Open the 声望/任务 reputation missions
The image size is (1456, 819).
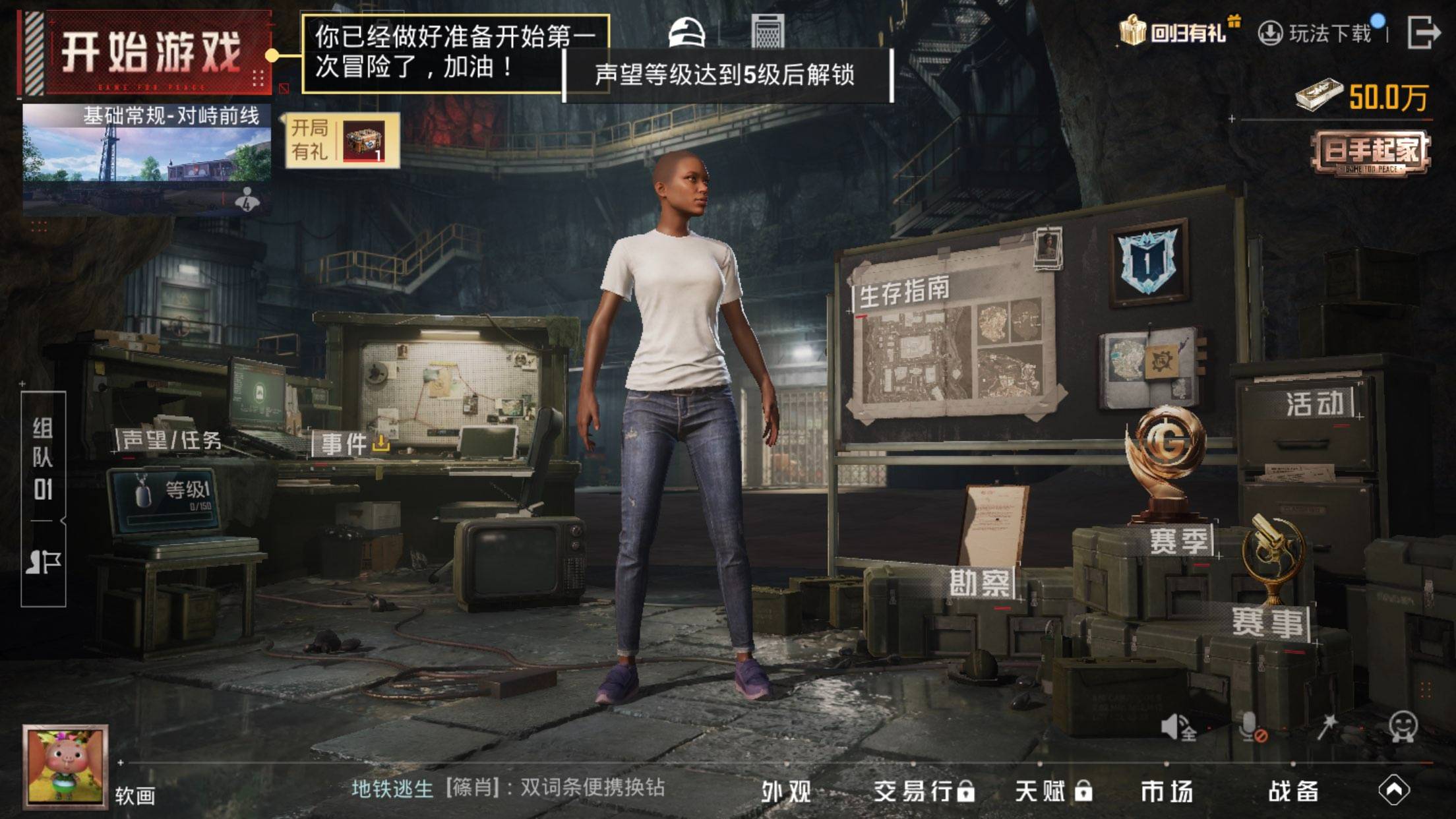click(173, 440)
